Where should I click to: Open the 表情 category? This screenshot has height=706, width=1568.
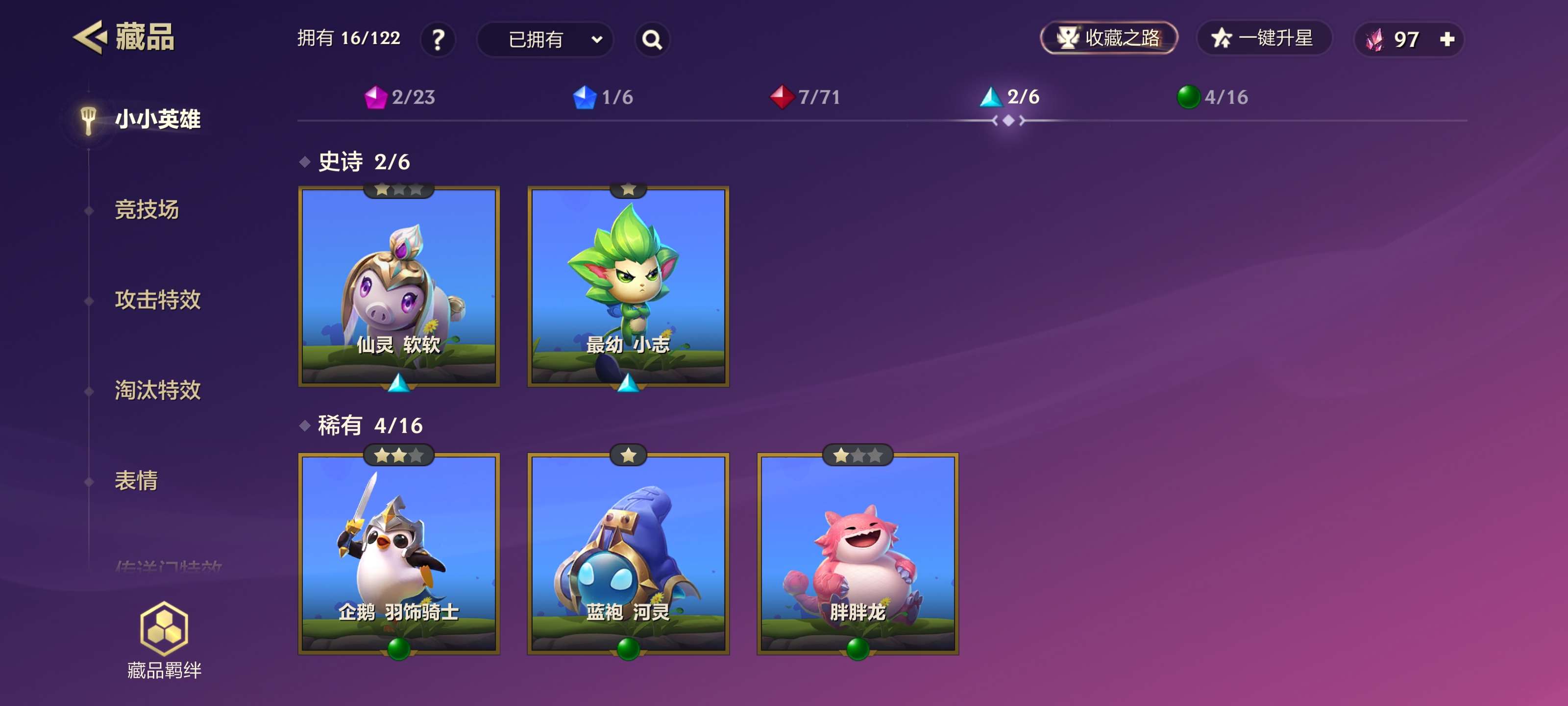136,480
